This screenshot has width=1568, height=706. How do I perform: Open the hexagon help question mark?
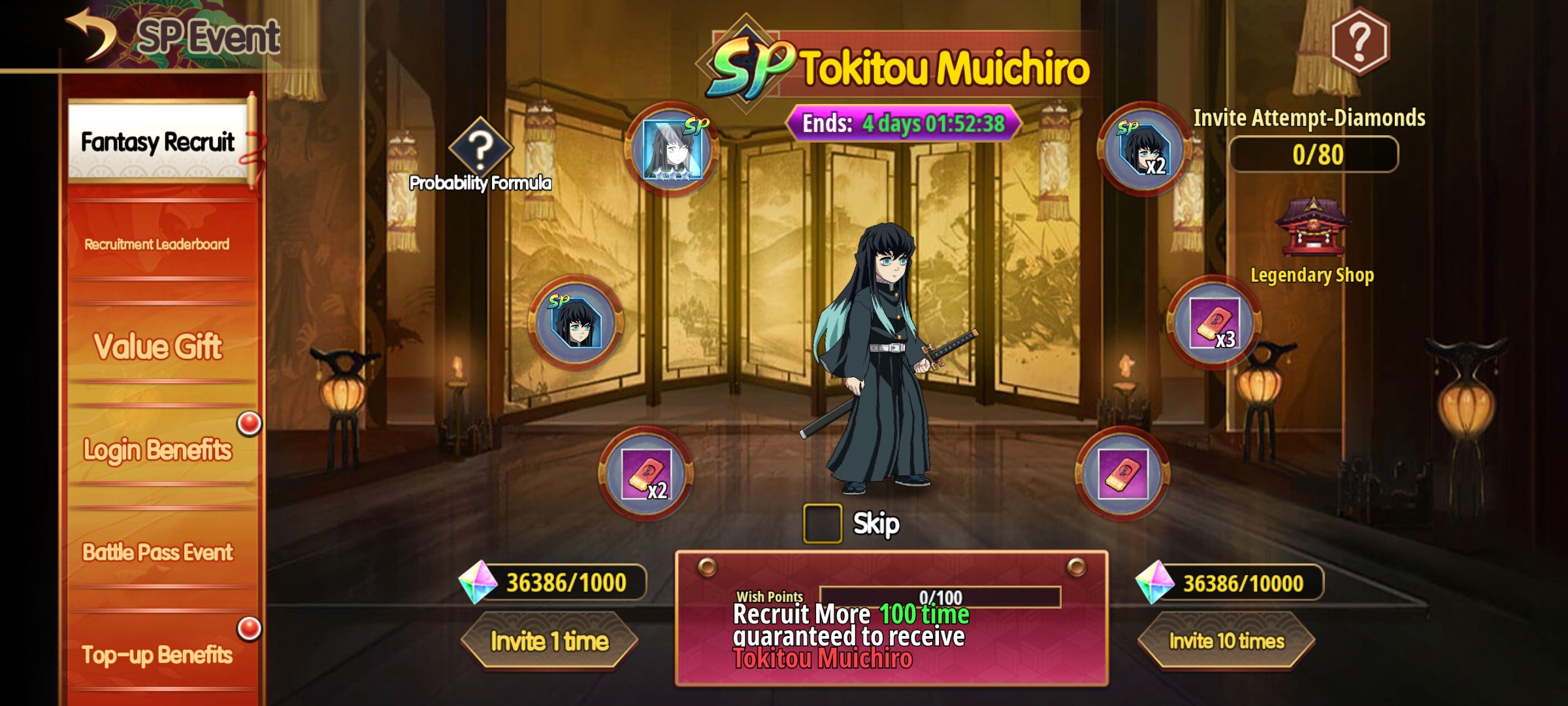click(x=1360, y=41)
